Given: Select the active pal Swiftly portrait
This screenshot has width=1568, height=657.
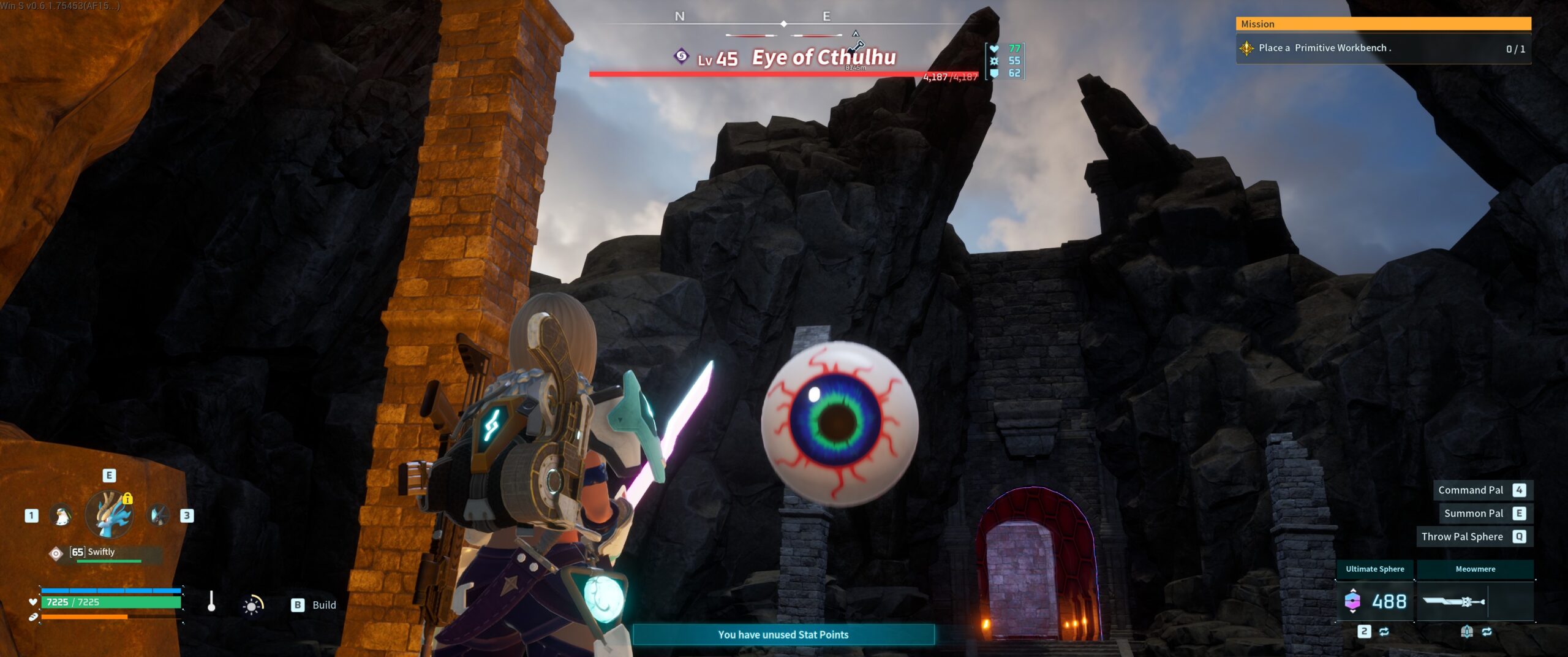Looking at the screenshot, I should click(x=110, y=515).
